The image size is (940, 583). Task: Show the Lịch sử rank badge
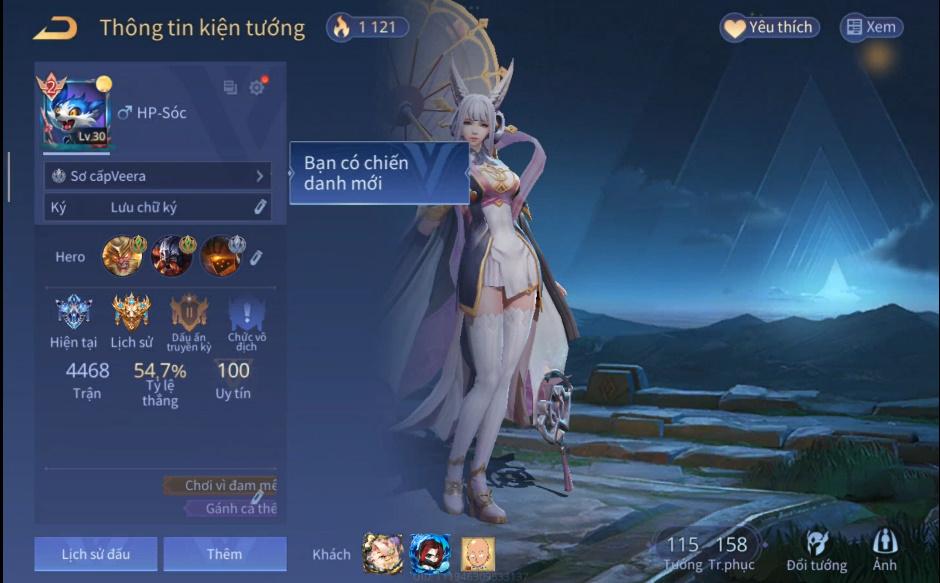click(x=131, y=315)
